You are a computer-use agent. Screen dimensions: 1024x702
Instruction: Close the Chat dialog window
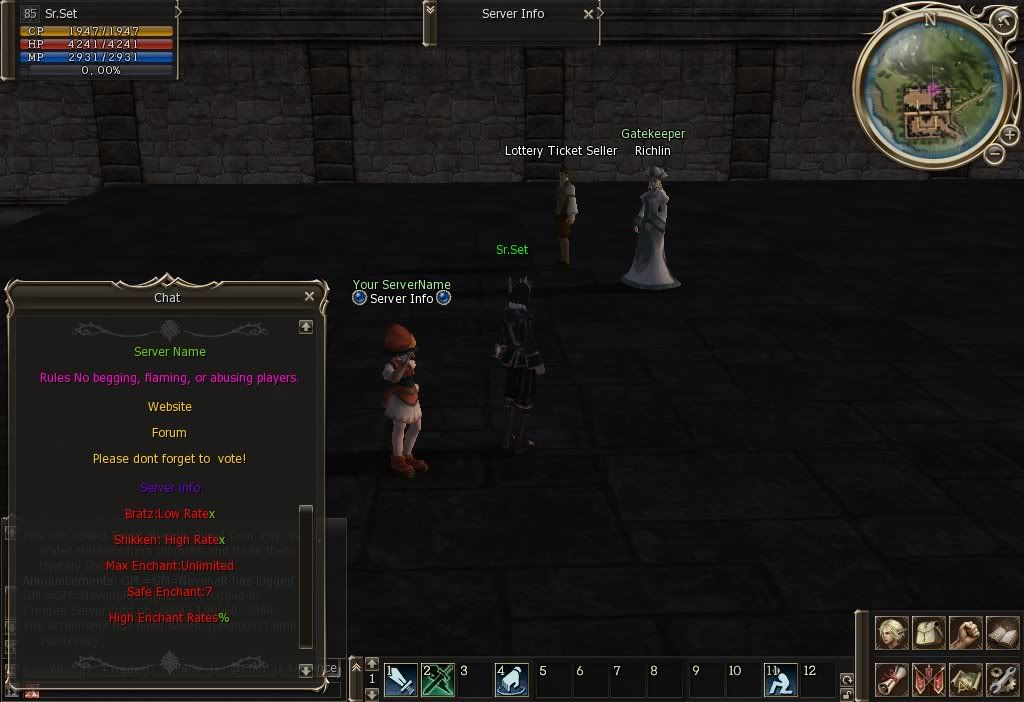click(309, 297)
